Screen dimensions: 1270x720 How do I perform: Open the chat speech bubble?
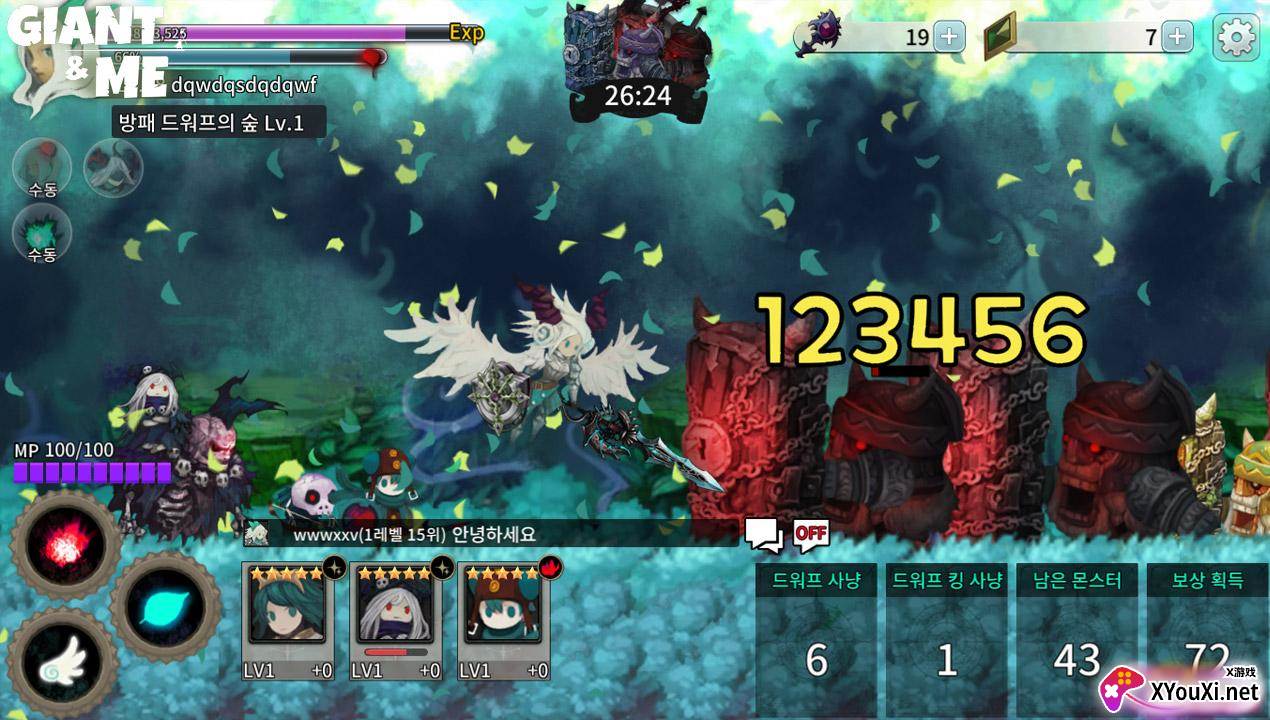pos(764,535)
